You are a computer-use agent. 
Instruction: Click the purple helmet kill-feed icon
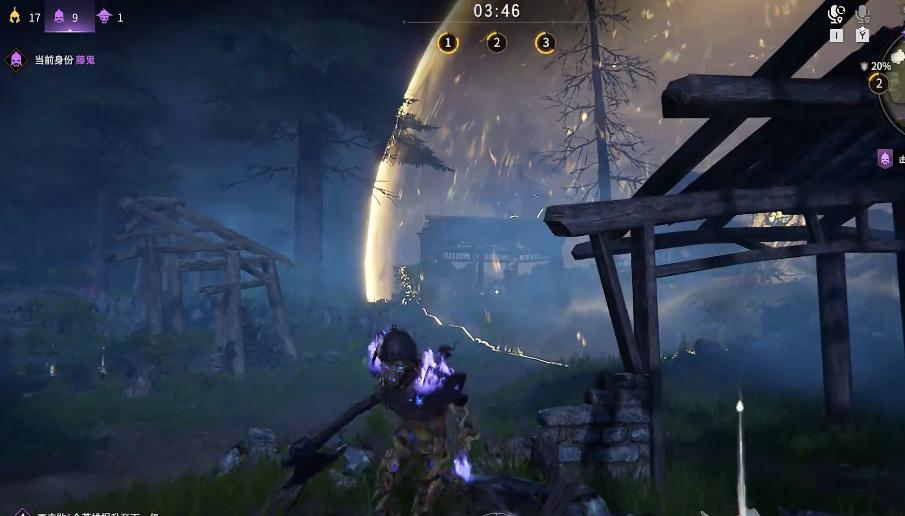[x=885, y=158]
